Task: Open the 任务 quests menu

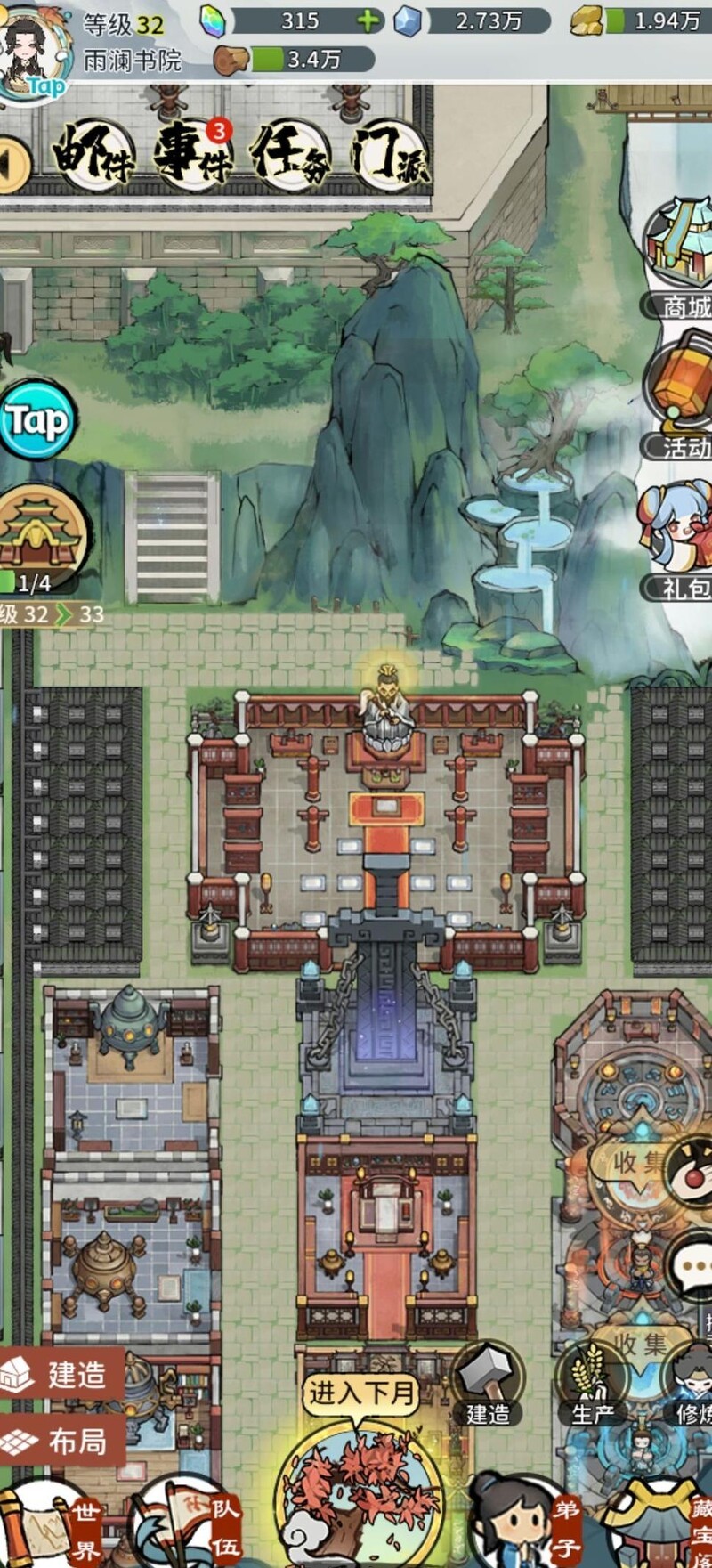Action: [291, 157]
